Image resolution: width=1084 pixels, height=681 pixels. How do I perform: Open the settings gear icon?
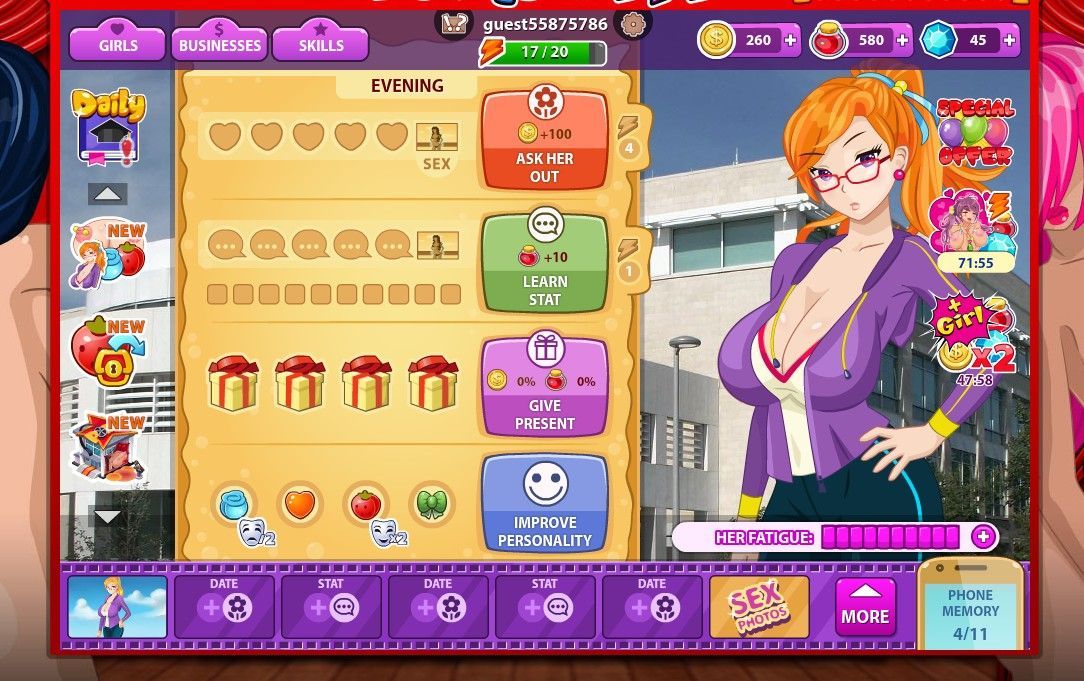[632, 25]
